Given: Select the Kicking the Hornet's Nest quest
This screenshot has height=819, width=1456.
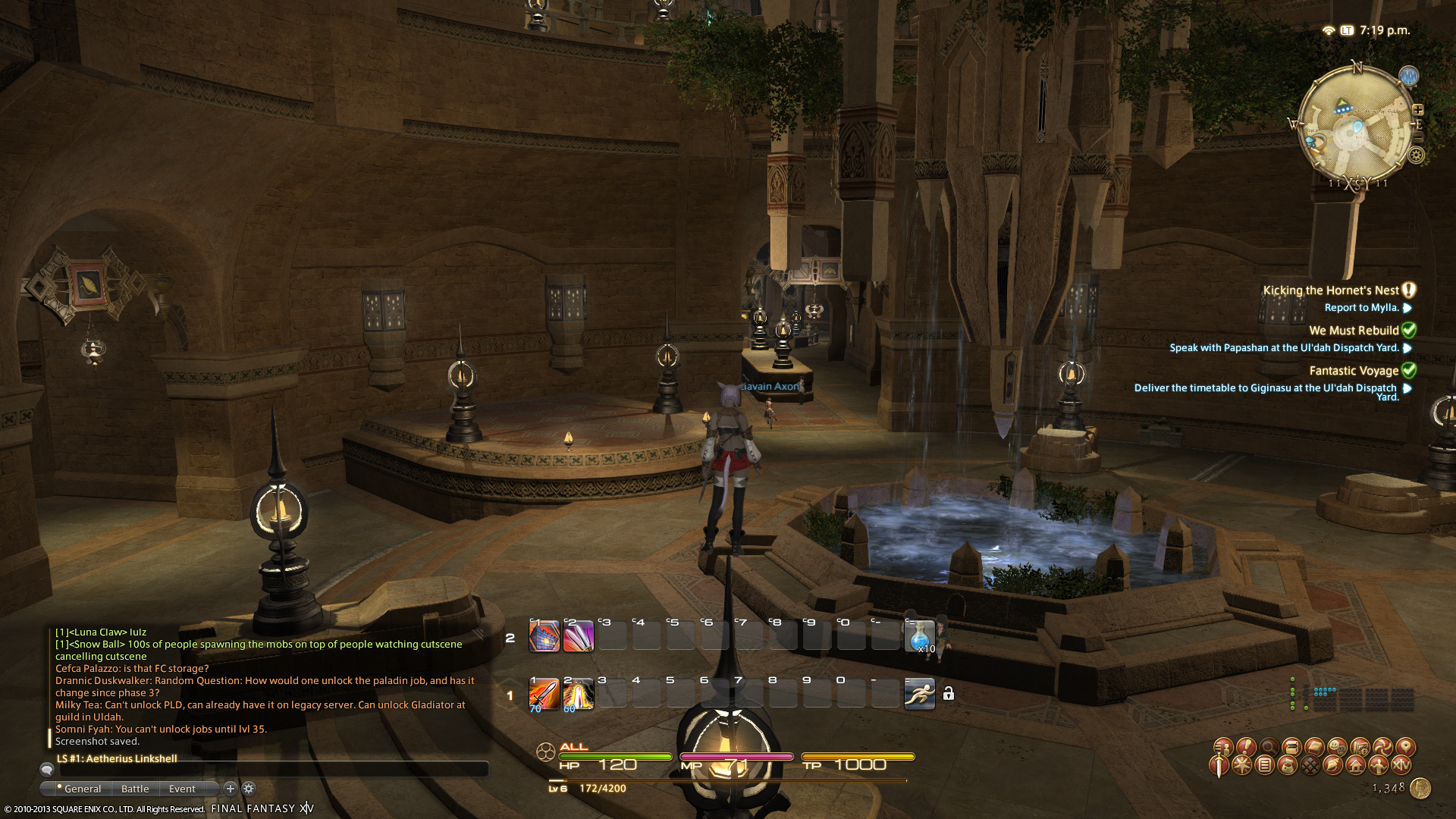Looking at the screenshot, I should (x=1330, y=290).
